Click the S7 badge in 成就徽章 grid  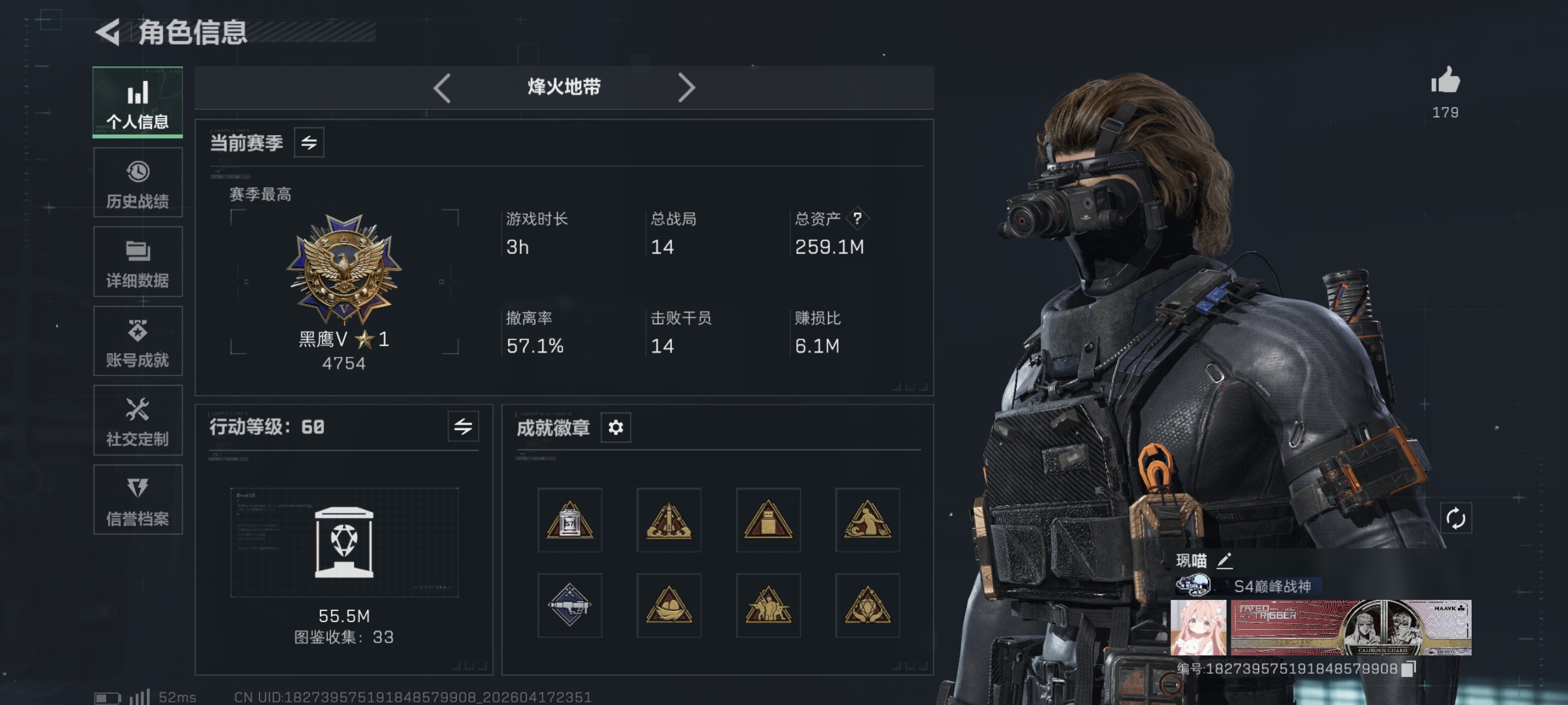click(x=570, y=521)
